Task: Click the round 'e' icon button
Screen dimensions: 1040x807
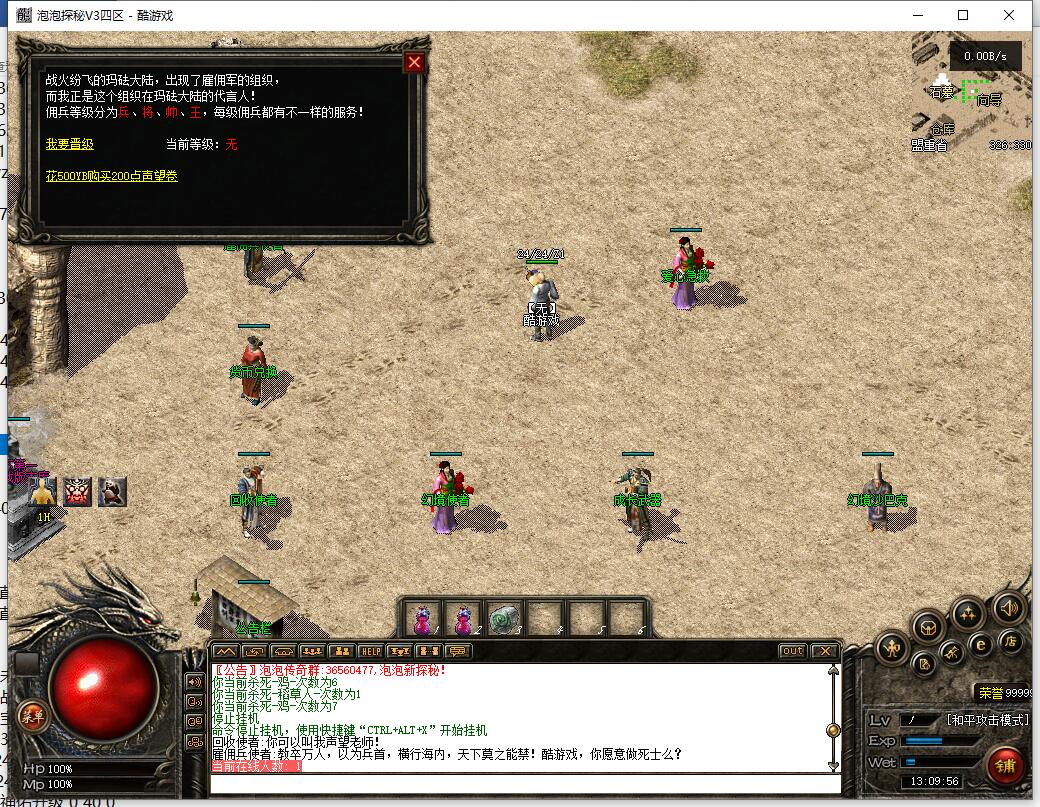Action: coord(982,645)
